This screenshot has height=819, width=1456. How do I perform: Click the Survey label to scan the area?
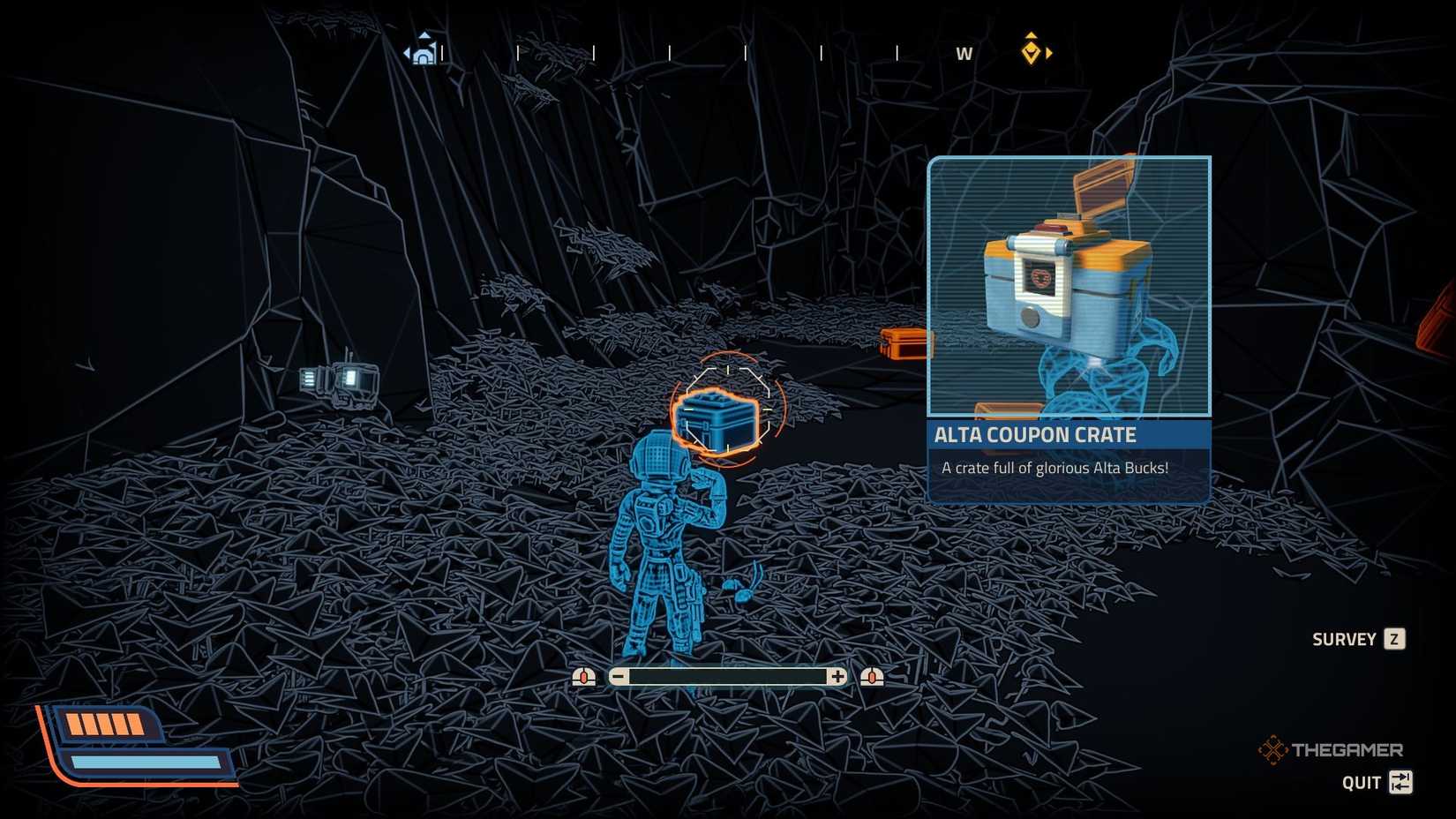click(1345, 638)
